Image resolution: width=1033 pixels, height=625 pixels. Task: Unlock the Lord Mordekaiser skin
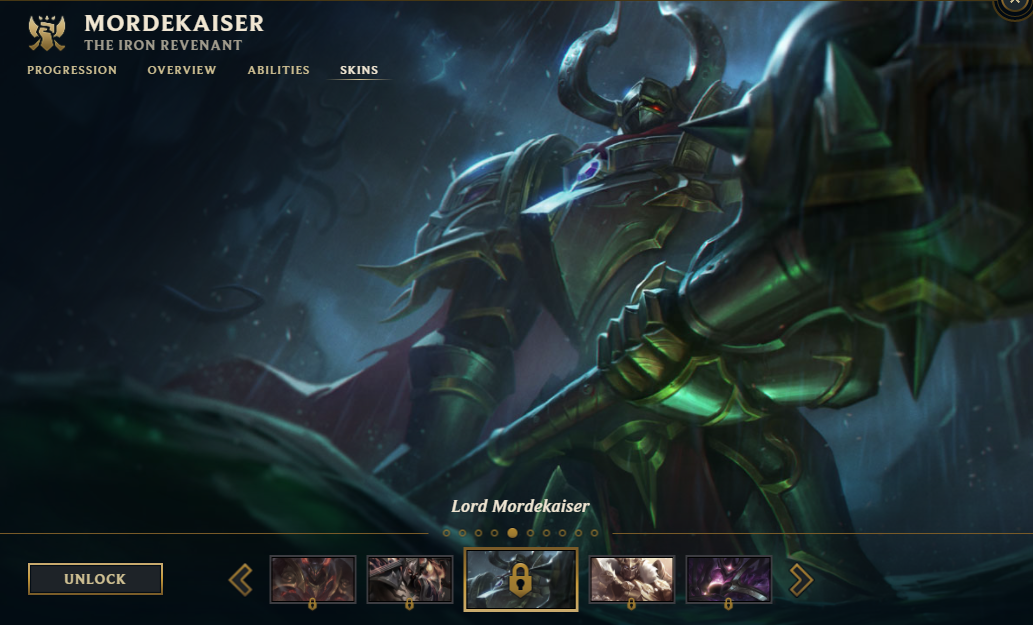[x=95, y=579]
